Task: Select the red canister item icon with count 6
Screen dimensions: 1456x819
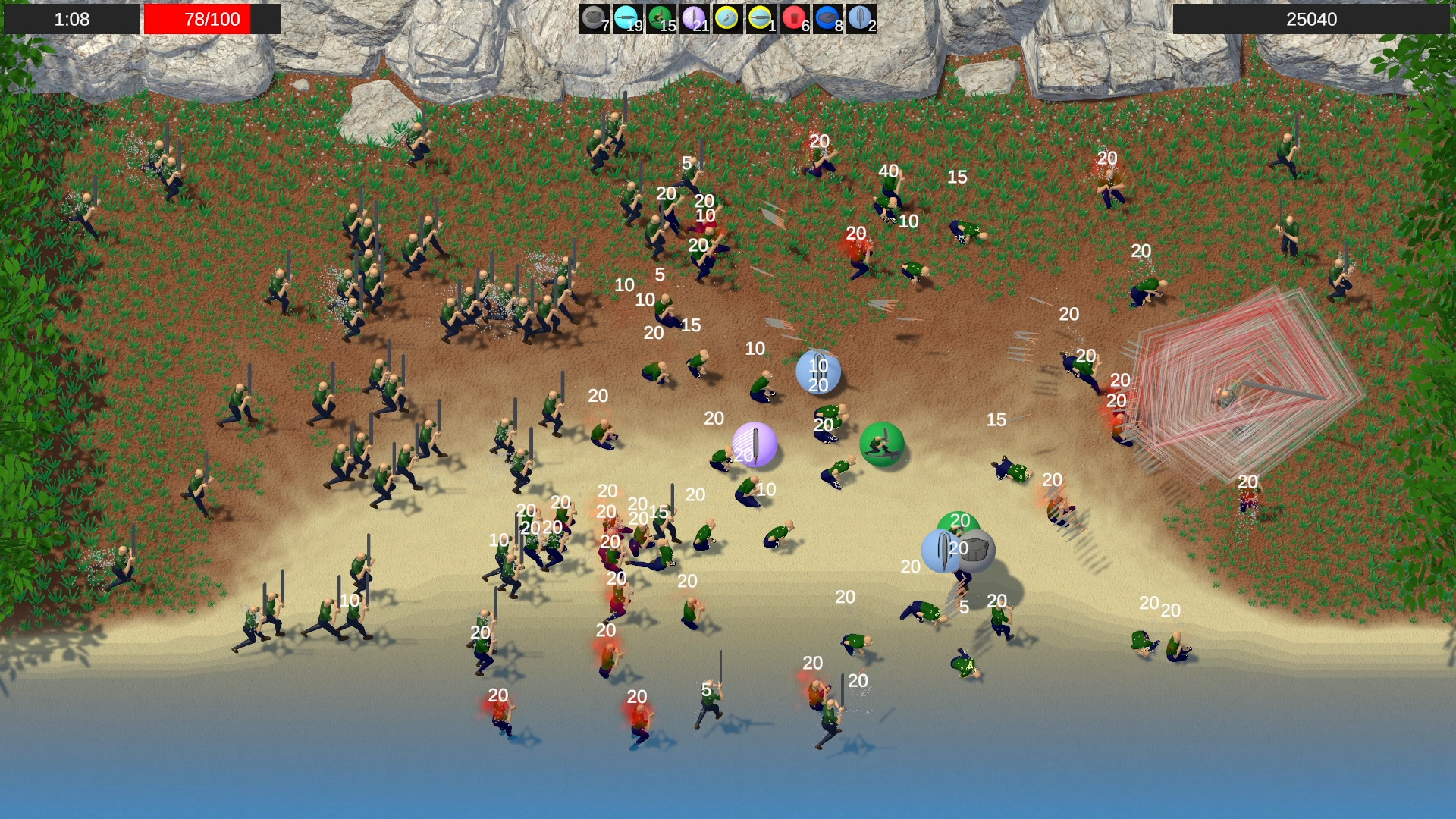Action: 793,19
